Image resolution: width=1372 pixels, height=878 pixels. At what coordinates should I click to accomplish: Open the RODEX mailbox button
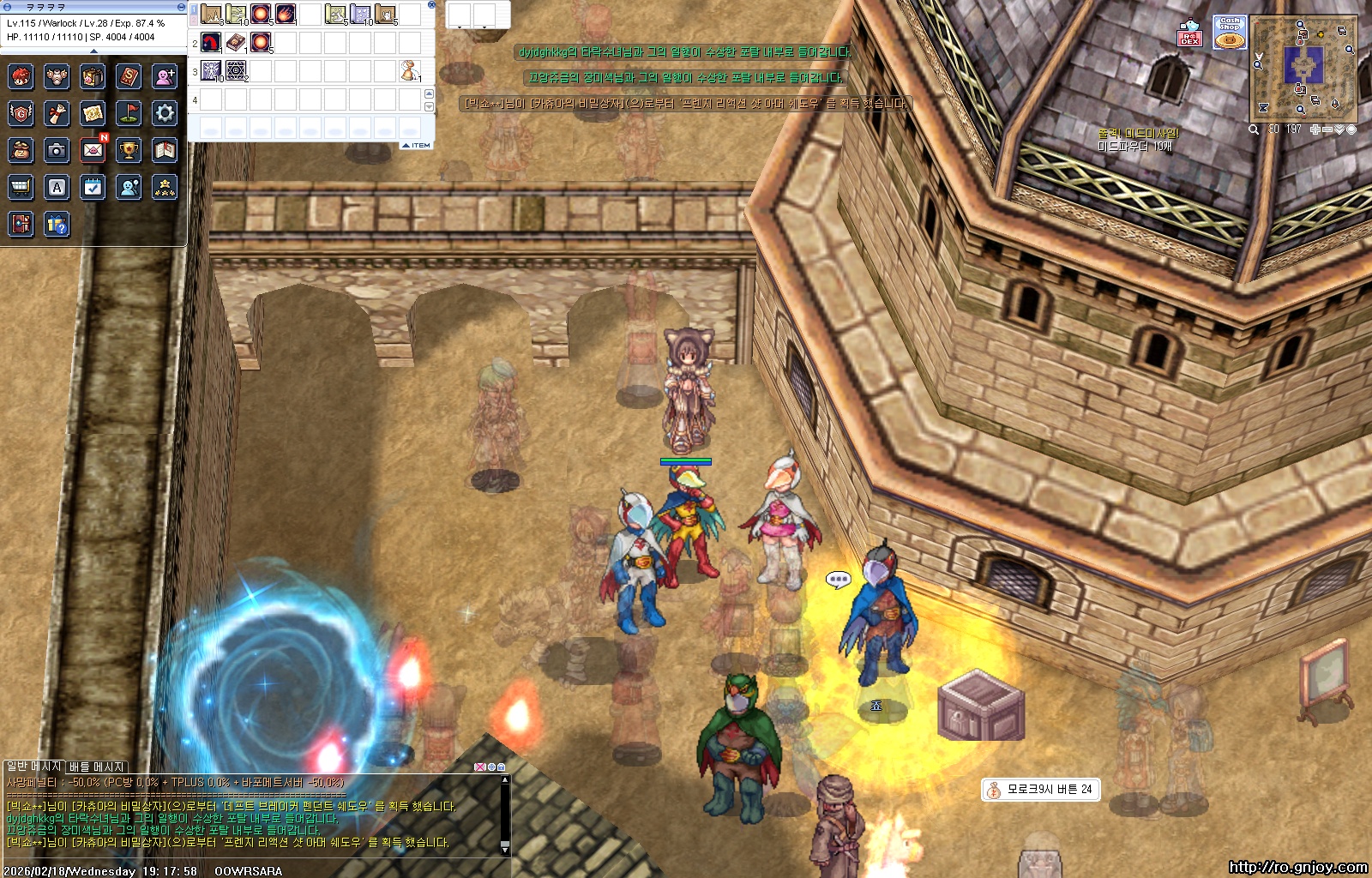click(1190, 33)
